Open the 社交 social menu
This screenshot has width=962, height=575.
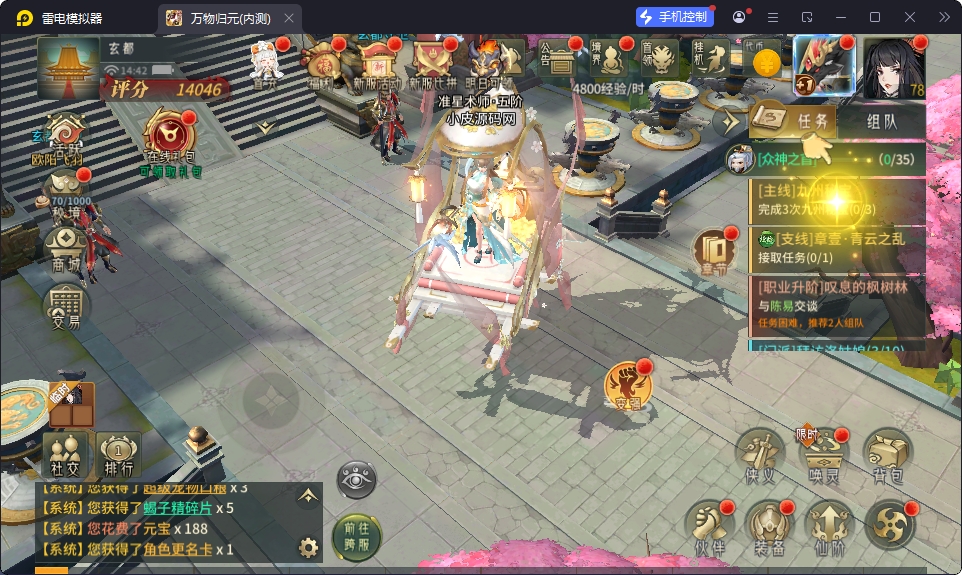(66, 455)
